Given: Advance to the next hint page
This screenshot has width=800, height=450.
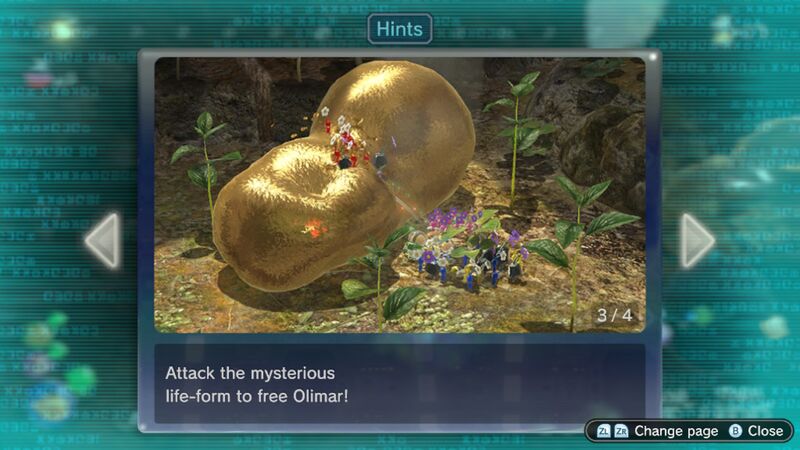Looking at the screenshot, I should pyautogui.click(x=697, y=240).
